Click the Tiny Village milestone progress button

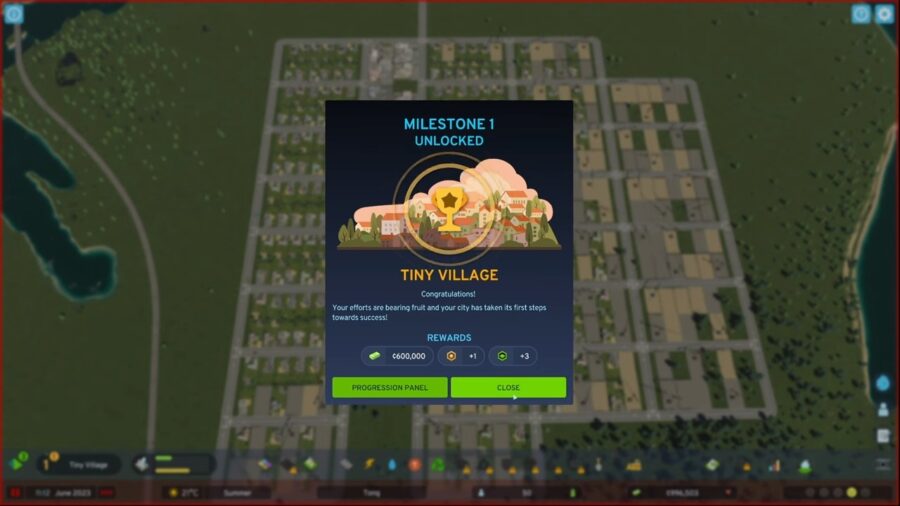[80, 464]
